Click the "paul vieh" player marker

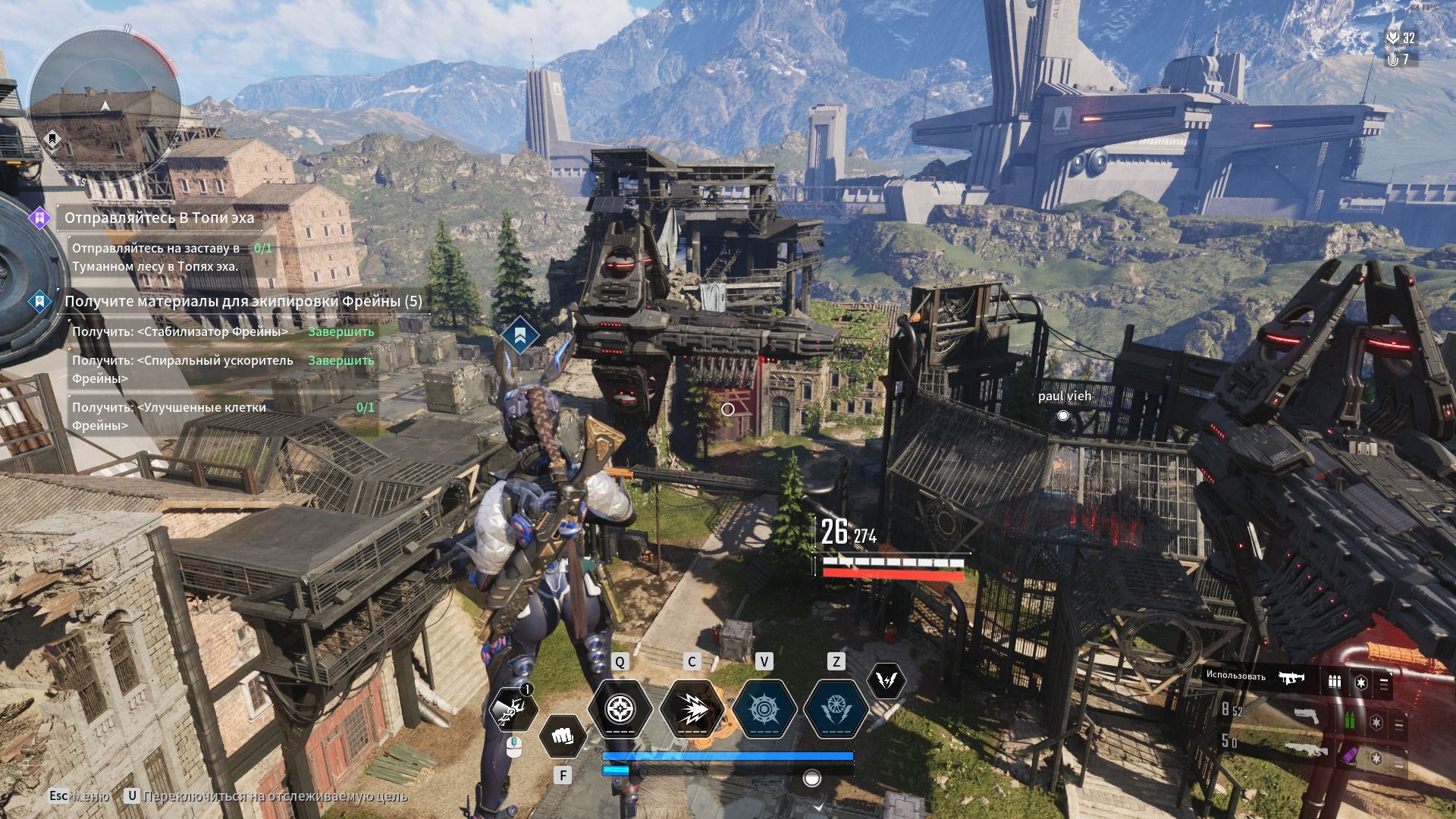coord(1063,415)
